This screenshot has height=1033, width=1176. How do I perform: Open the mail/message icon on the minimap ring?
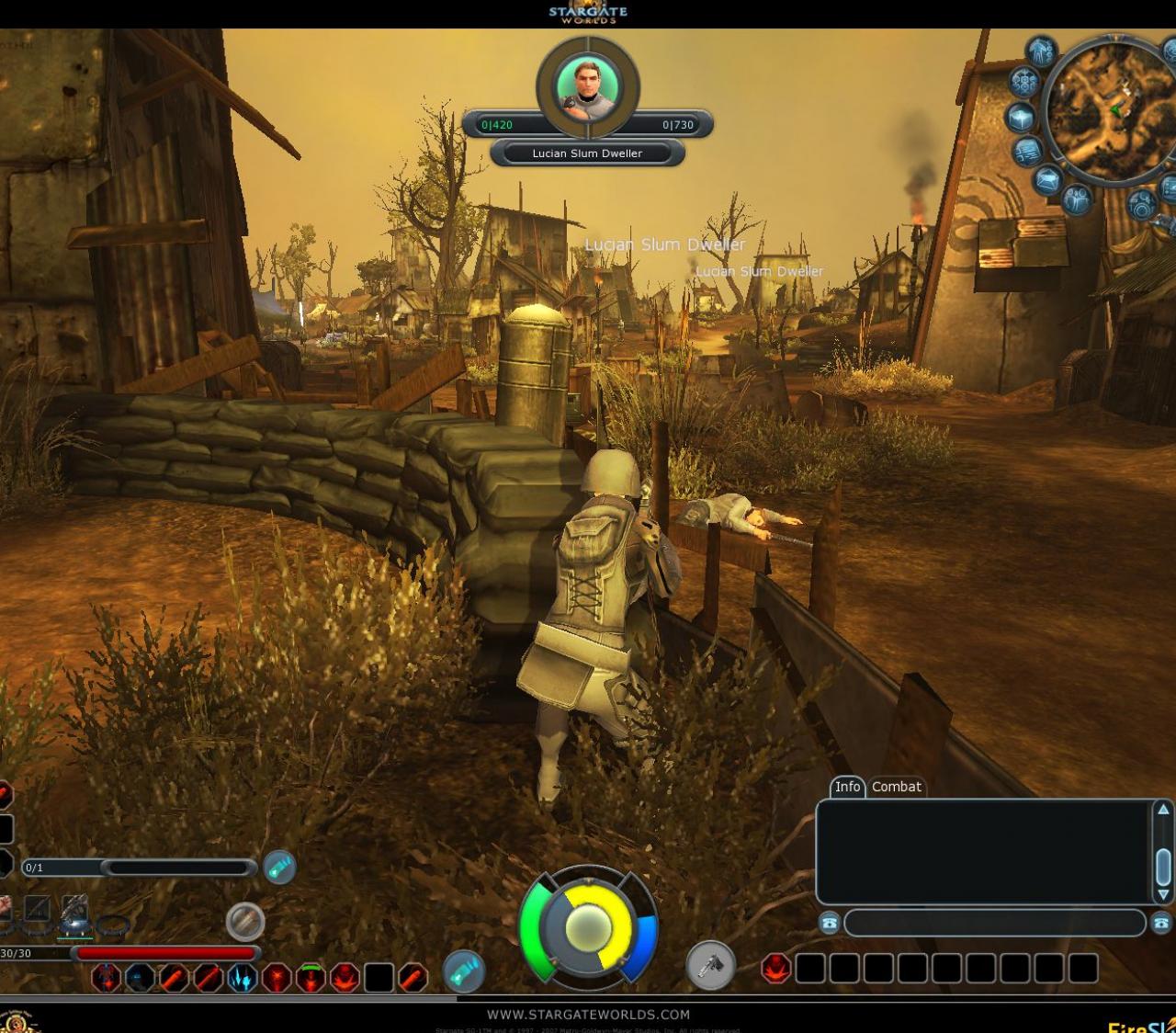(1048, 179)
